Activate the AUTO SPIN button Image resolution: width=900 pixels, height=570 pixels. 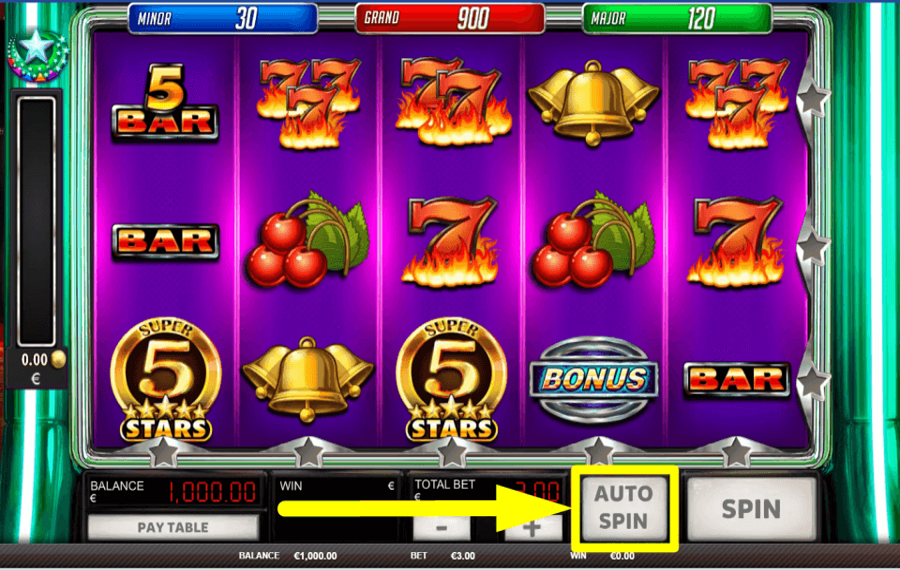click(624, 507)
